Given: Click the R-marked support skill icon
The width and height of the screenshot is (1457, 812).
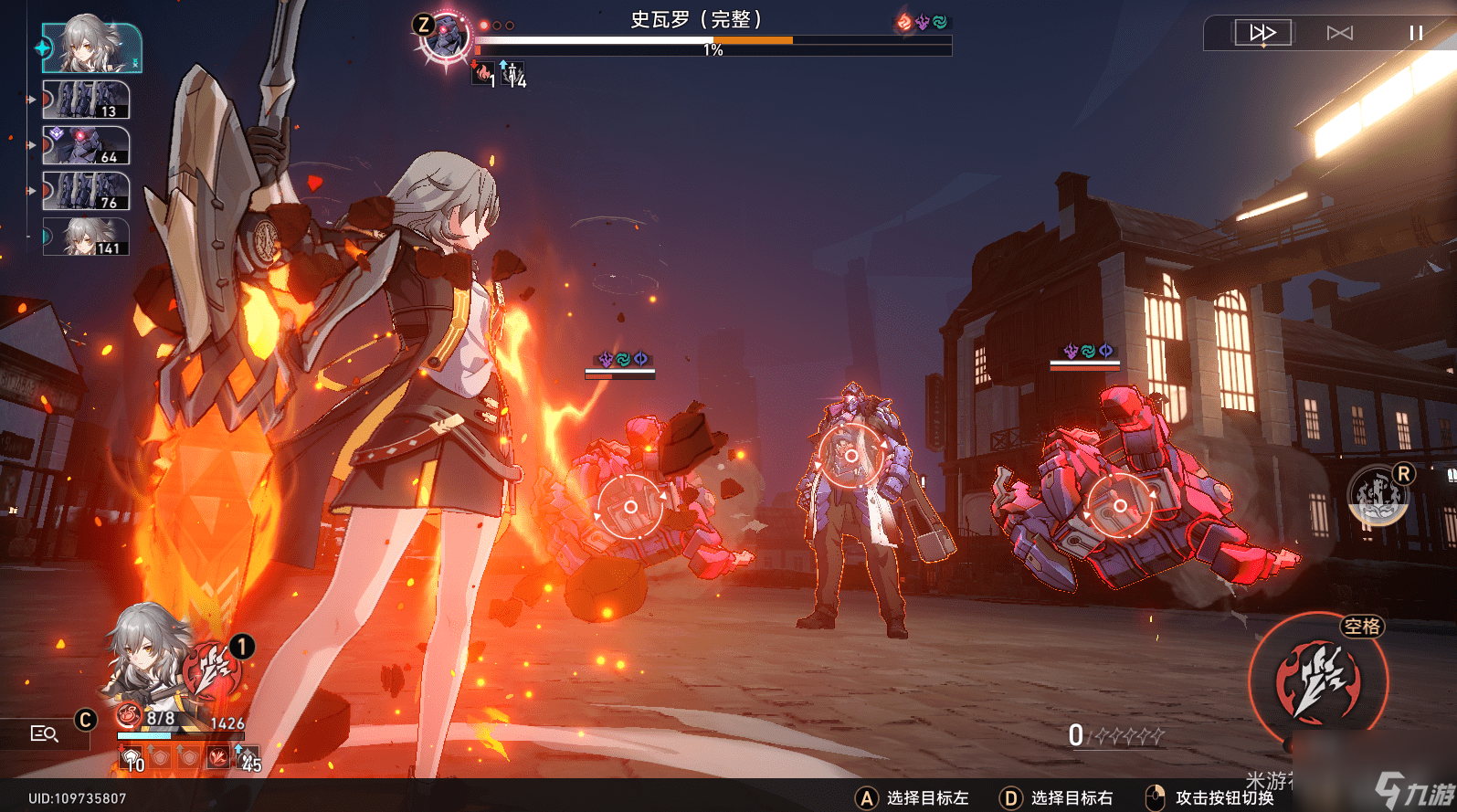Looking at the screenshot, I should click(x=1378, y=494).
